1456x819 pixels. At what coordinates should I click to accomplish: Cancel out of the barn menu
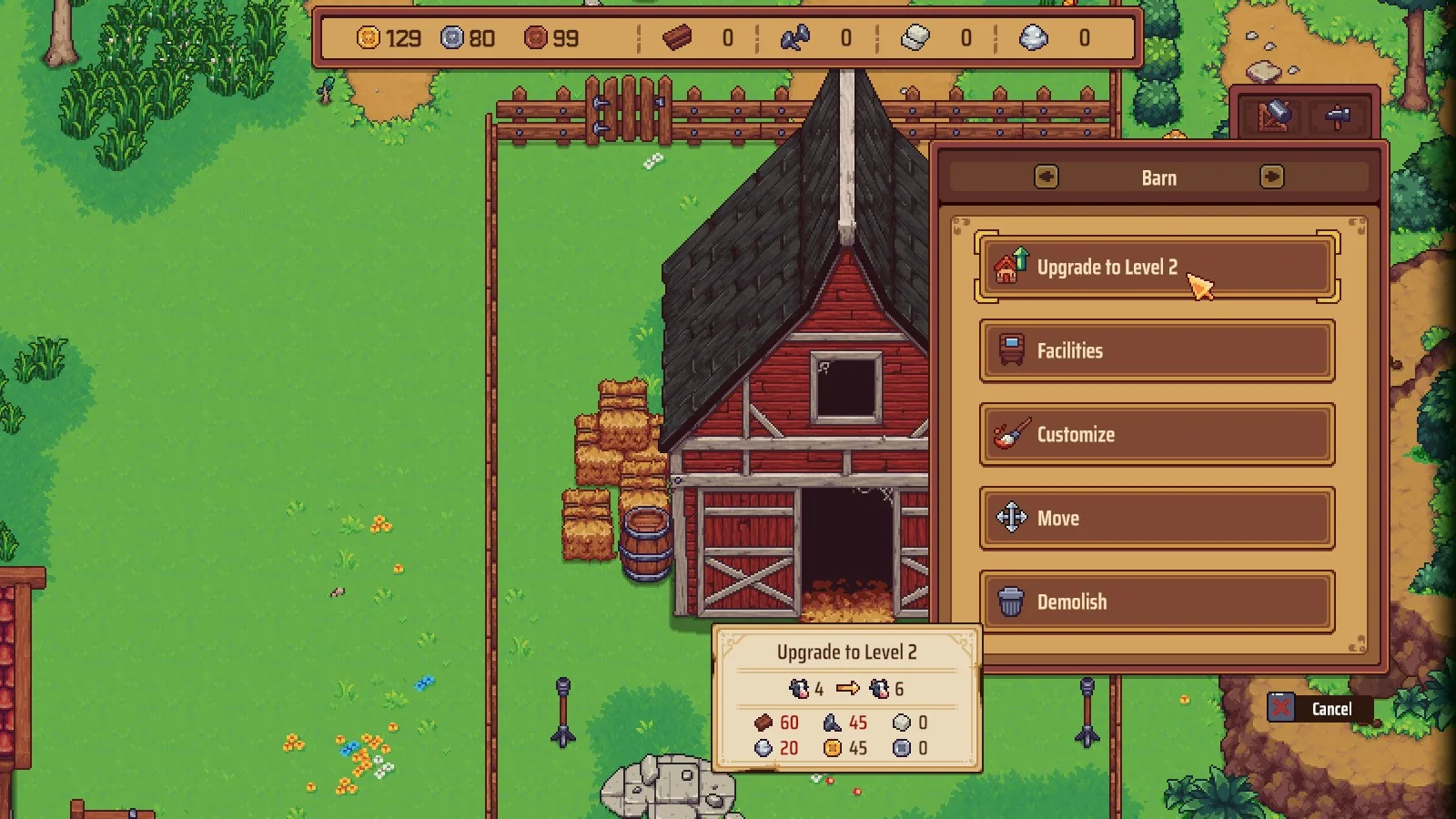coord(1319,709)
